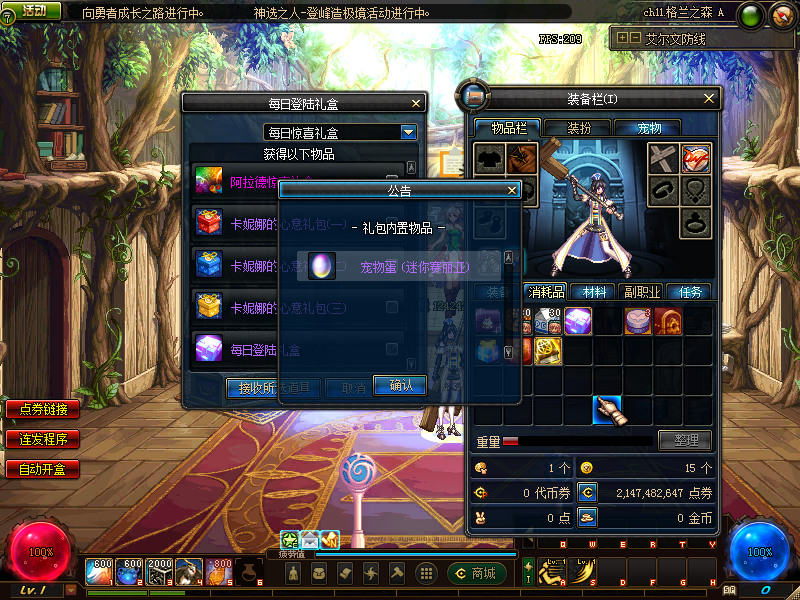The image size is (800, 600).
Task: Switch to the 宠物 tab
Action: coord(645,128)
